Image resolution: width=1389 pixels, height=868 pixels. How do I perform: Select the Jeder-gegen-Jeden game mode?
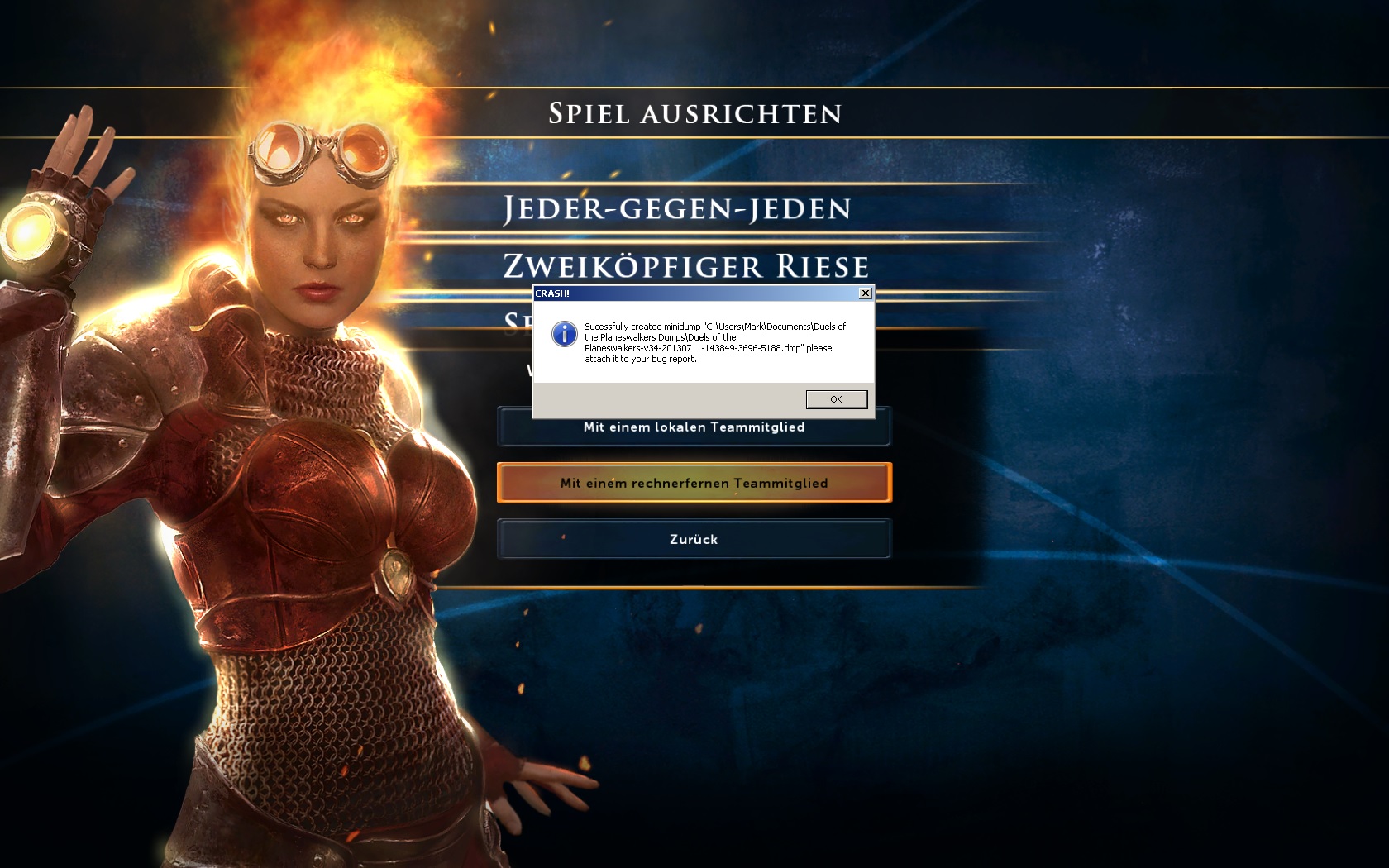pos(677,208)
